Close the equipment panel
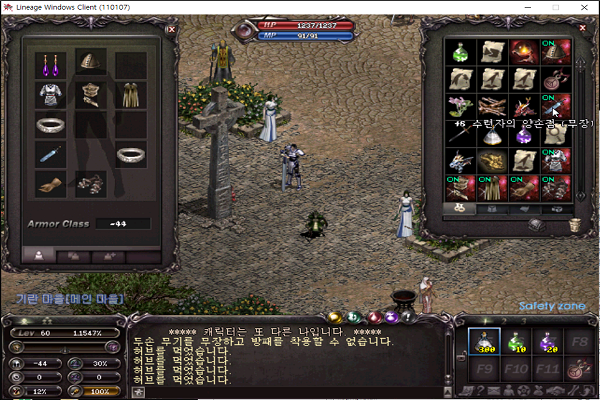 click(x=170, y=29)
